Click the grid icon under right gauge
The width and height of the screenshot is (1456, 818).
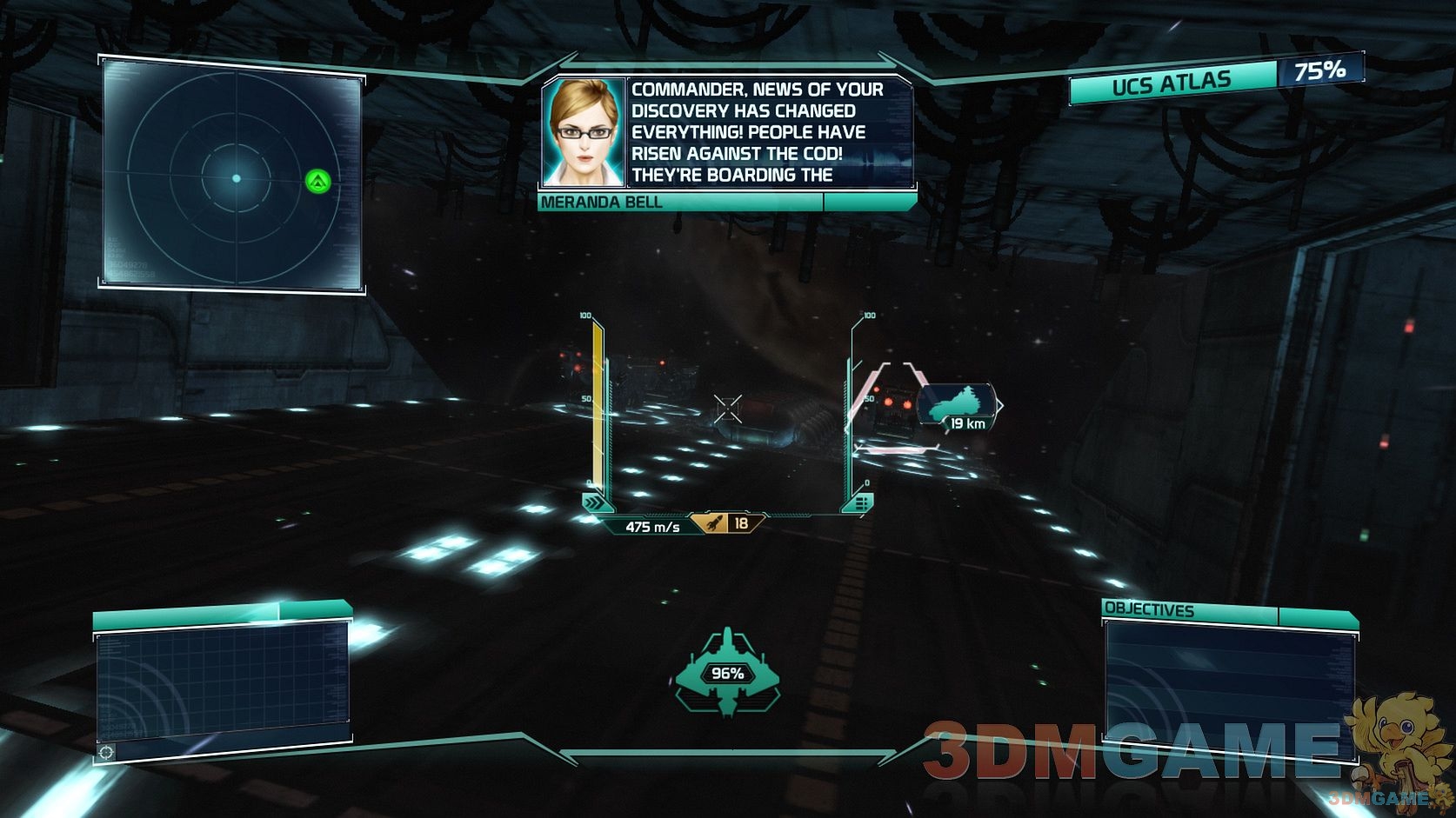pos(861,502)
